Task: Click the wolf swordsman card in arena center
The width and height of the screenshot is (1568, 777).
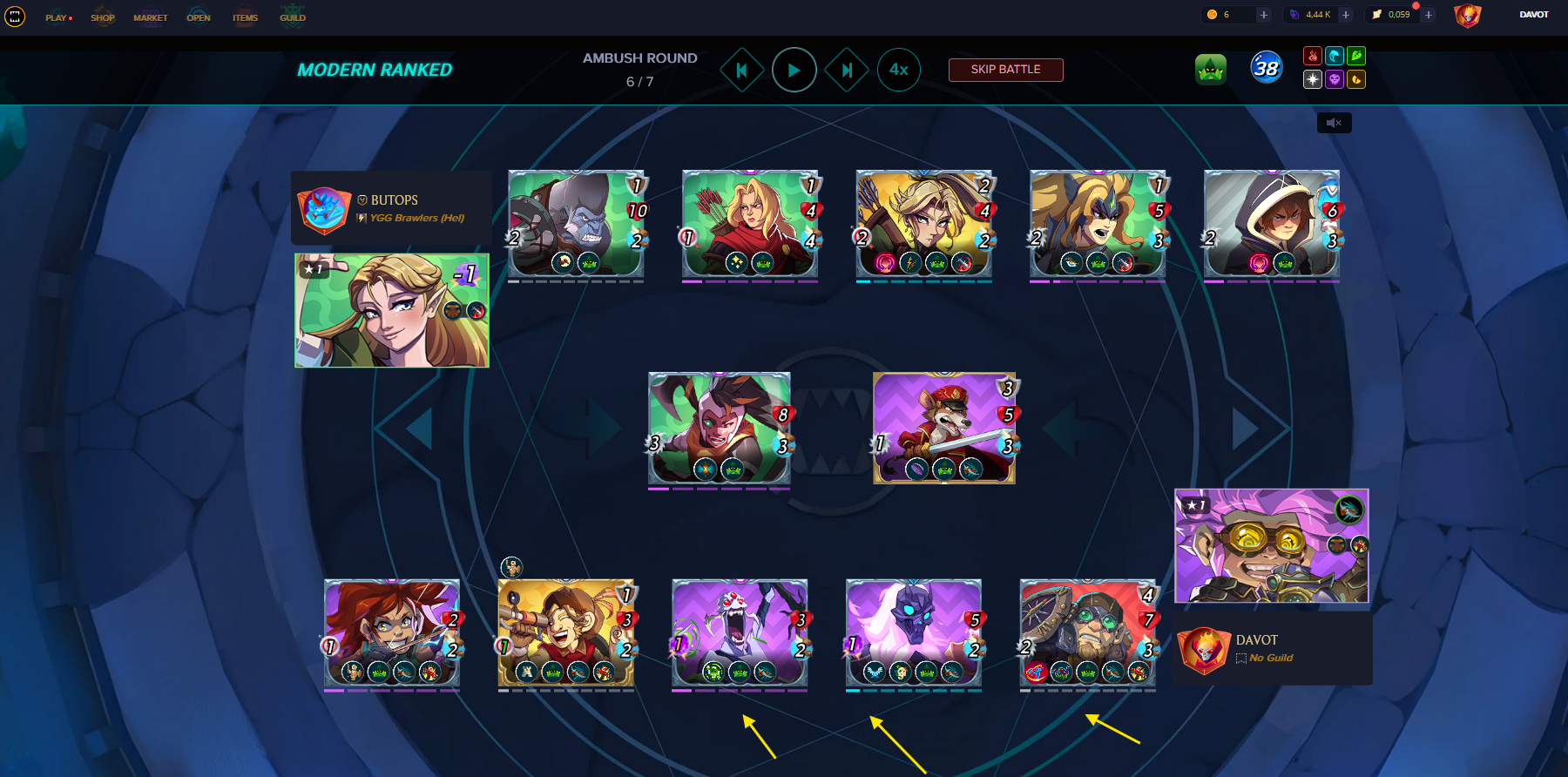Action: point(943,428)
